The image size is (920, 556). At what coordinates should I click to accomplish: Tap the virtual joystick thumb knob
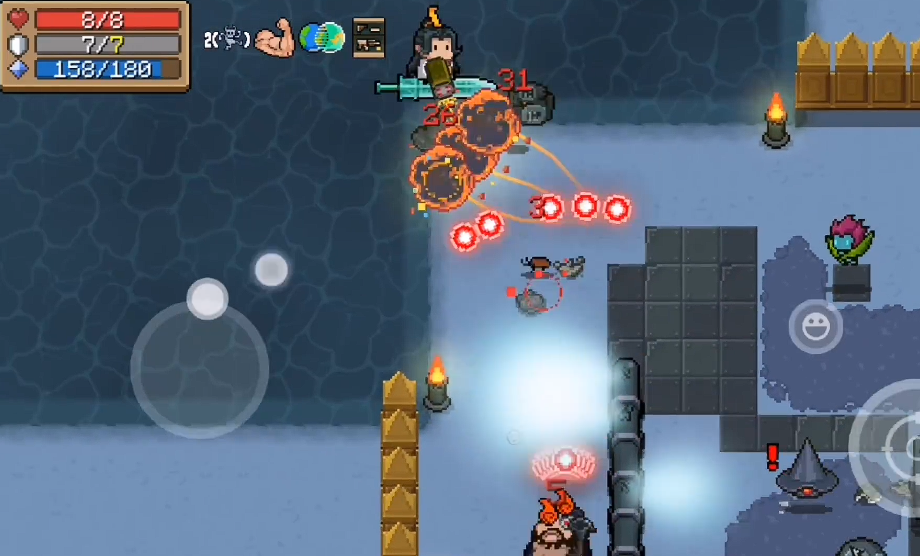(x=207, y=298)
